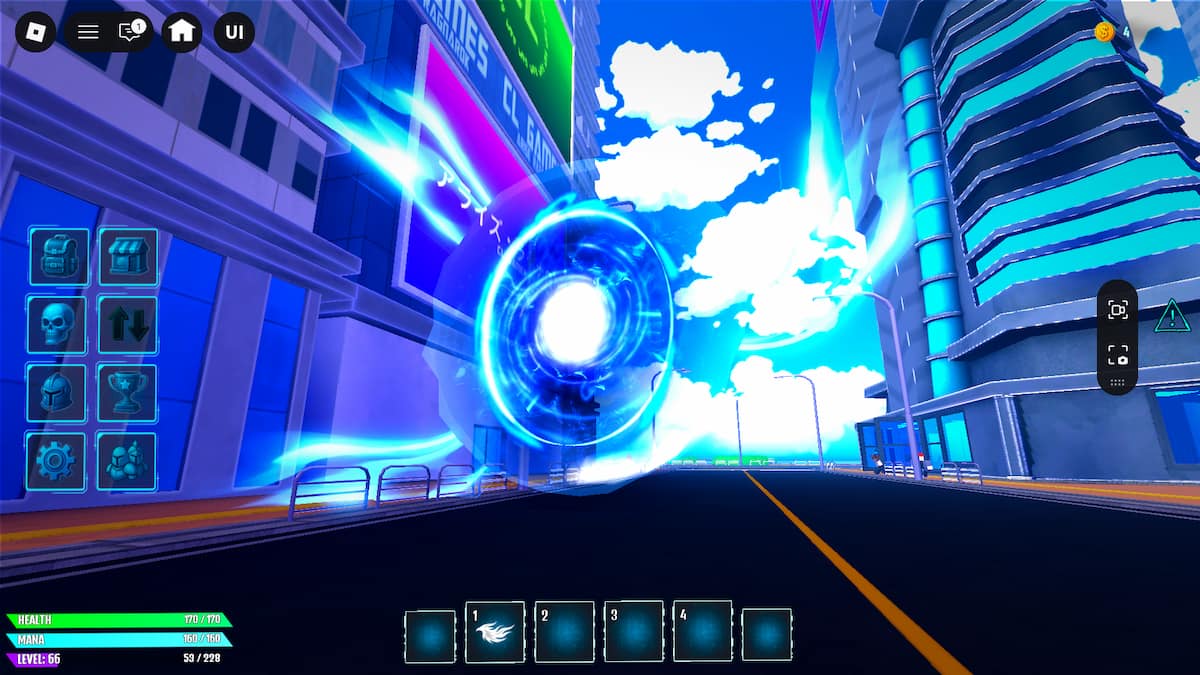
Task: Select hotbar slot number 2
Action: click(x=564, y=631)
